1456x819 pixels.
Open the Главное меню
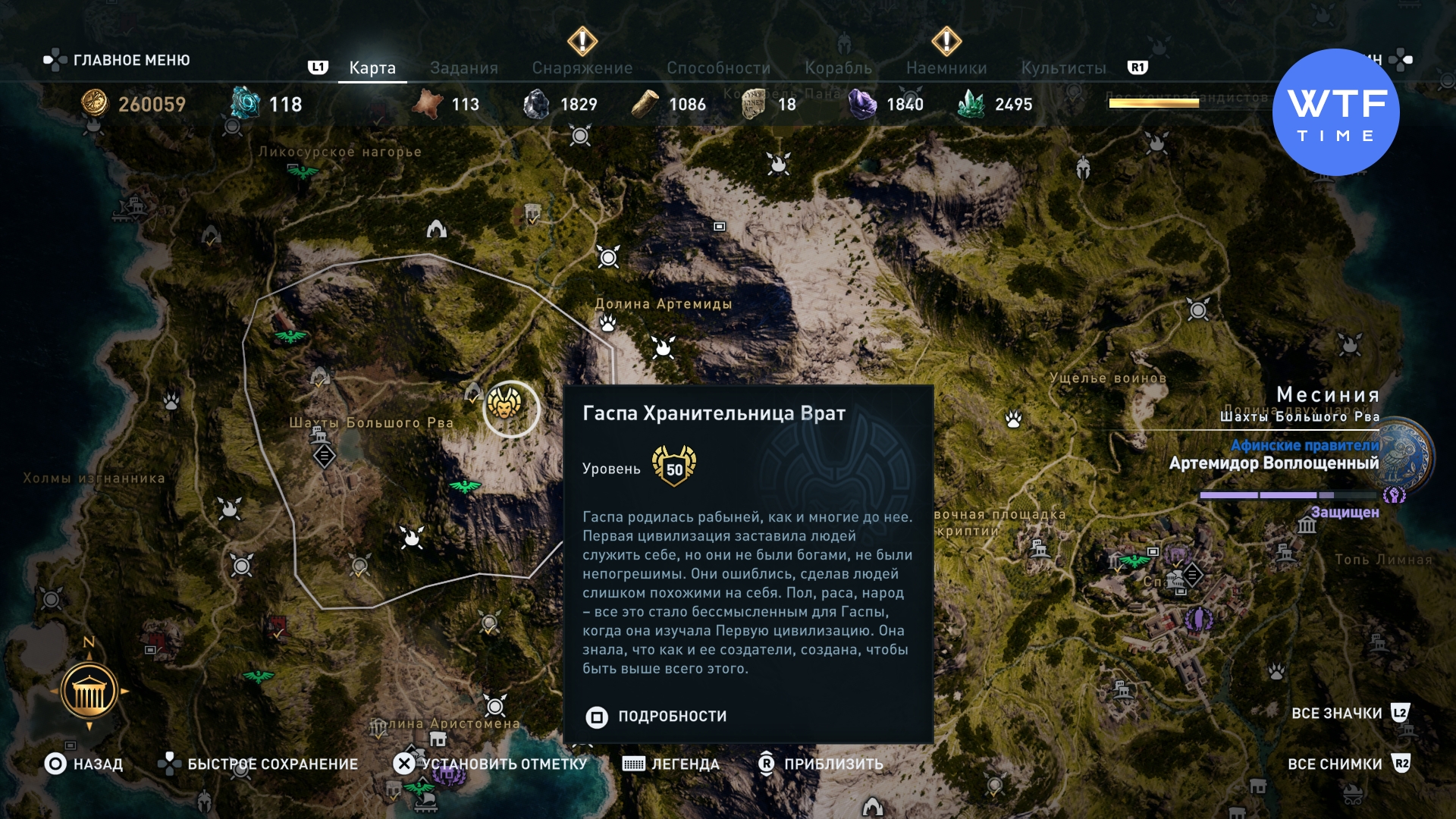pyautogui.click(x=118, y=60)
